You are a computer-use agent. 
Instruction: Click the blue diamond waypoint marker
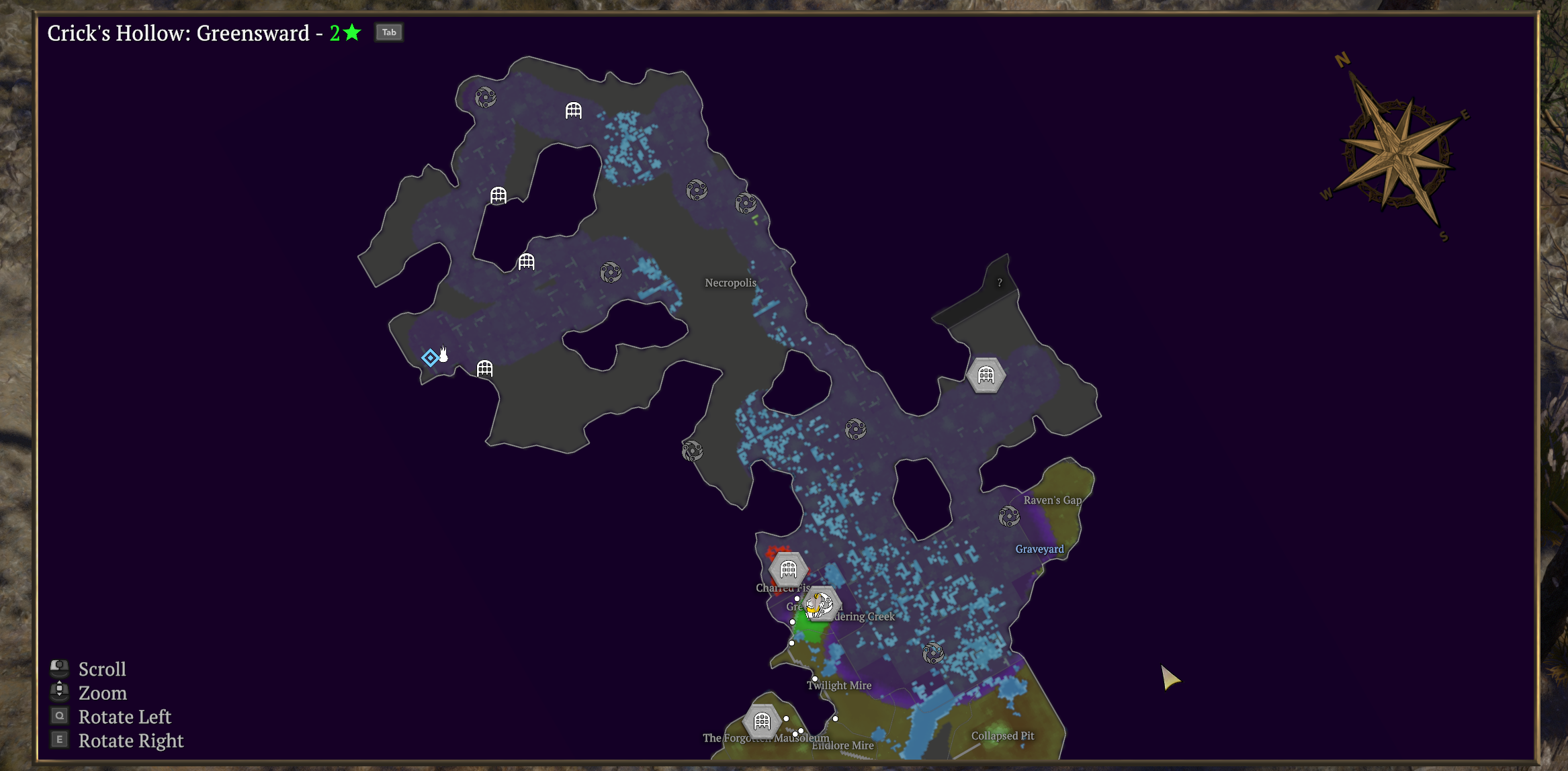(x=430, y=357)
